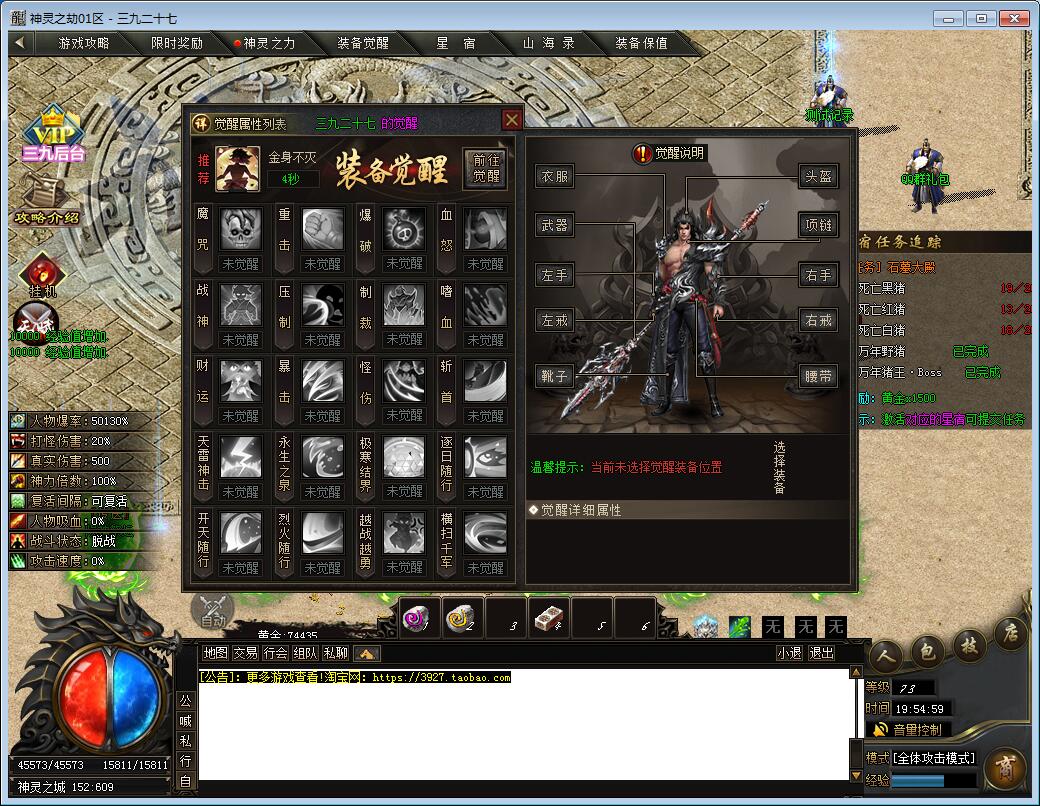This screenshot has height=806, width=1040.
Task: Open the 山海录 menu
Action: tap(549, 43)
